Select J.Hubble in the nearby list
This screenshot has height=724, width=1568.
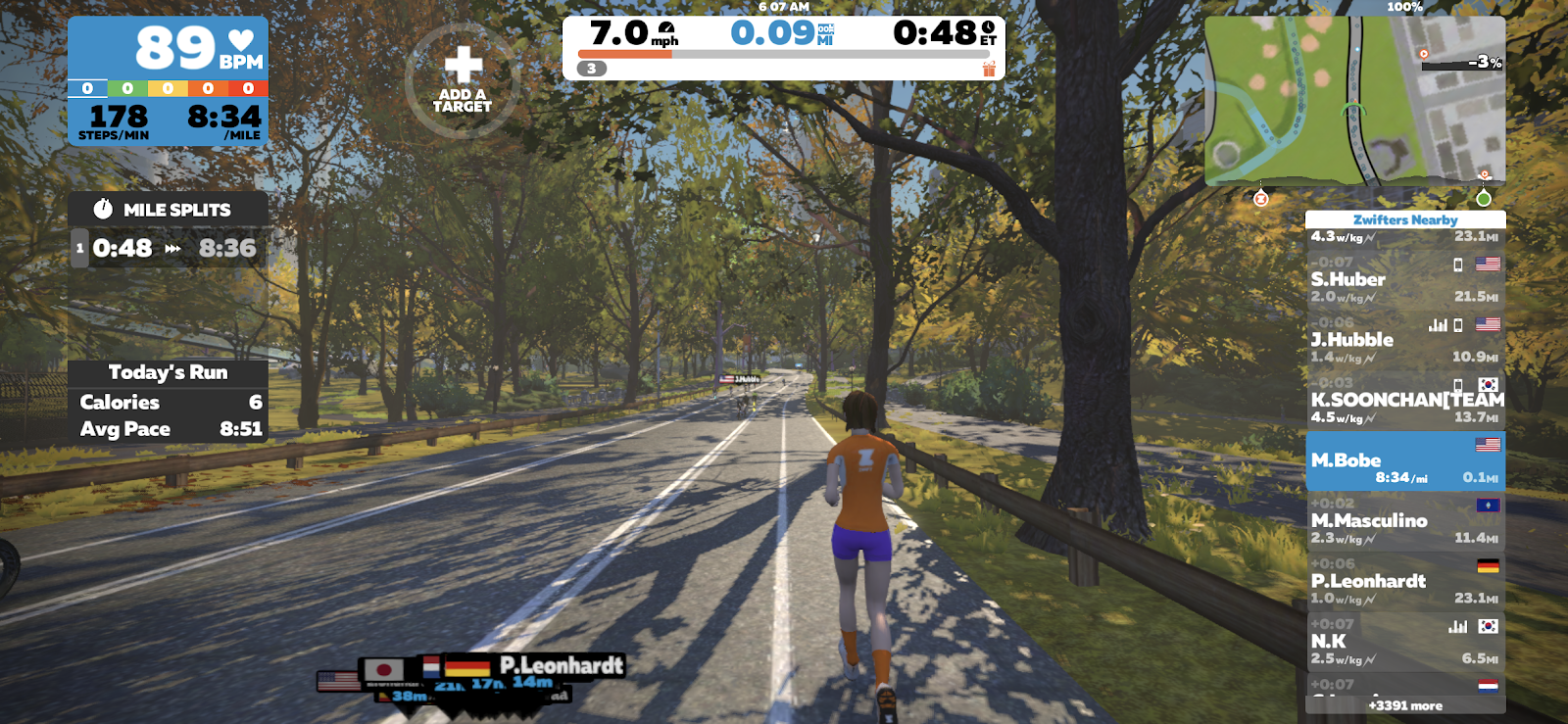click(x=1404, y=340)
